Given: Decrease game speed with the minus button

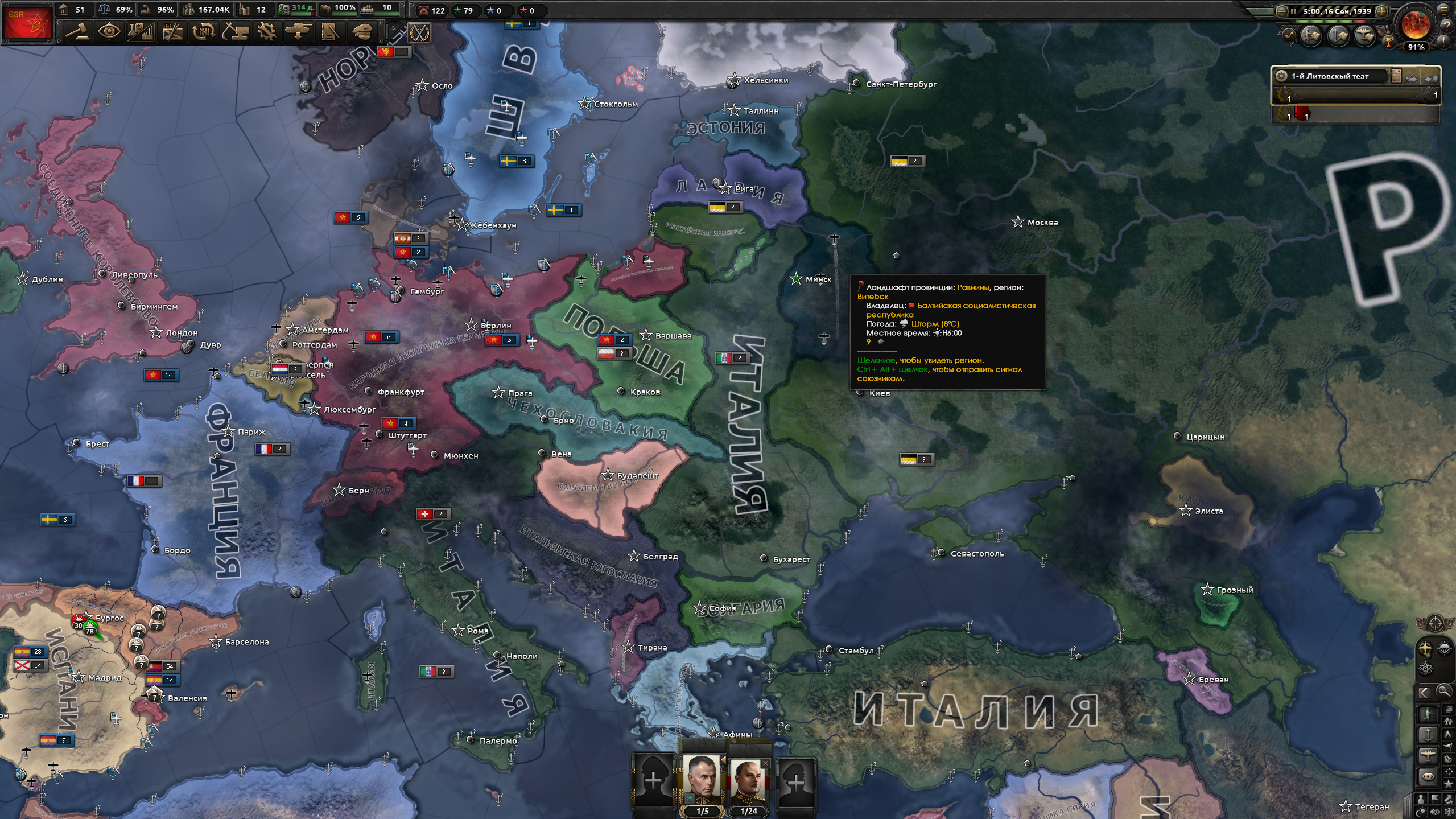Looking at the screenshot, I should [x=1281, y=11].
